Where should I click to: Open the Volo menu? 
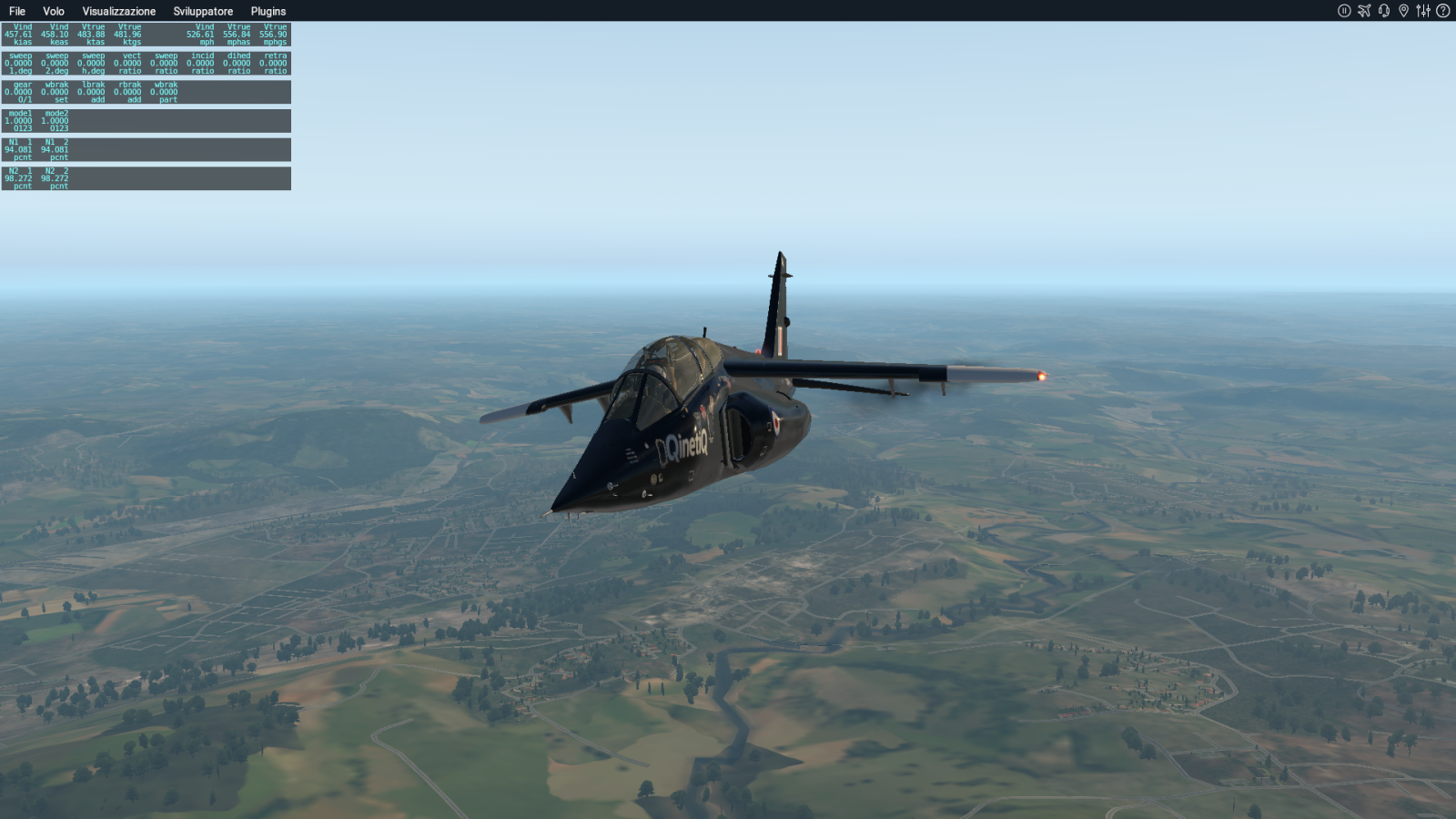point(54,11)
